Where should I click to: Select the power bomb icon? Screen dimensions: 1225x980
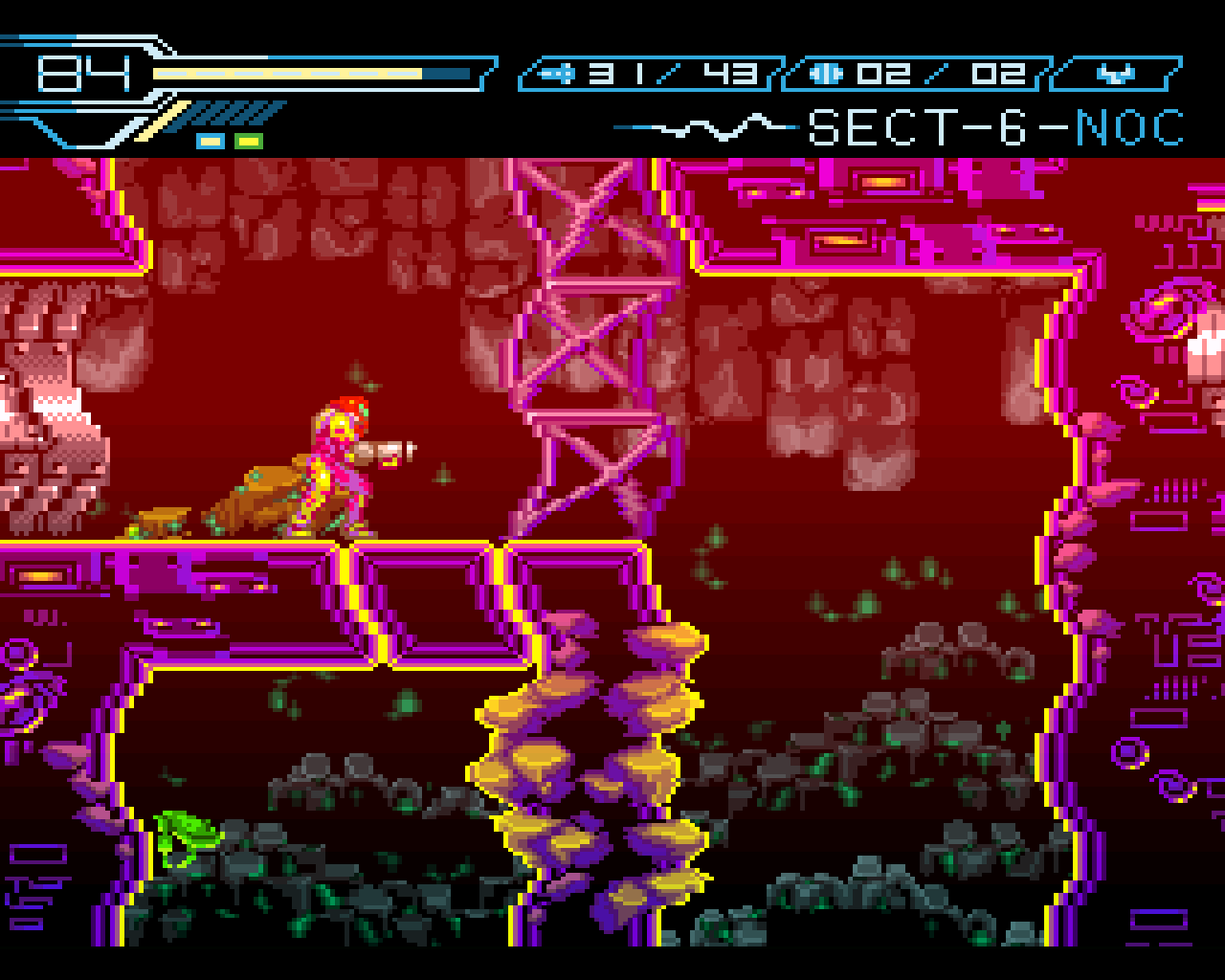point(827,73)
